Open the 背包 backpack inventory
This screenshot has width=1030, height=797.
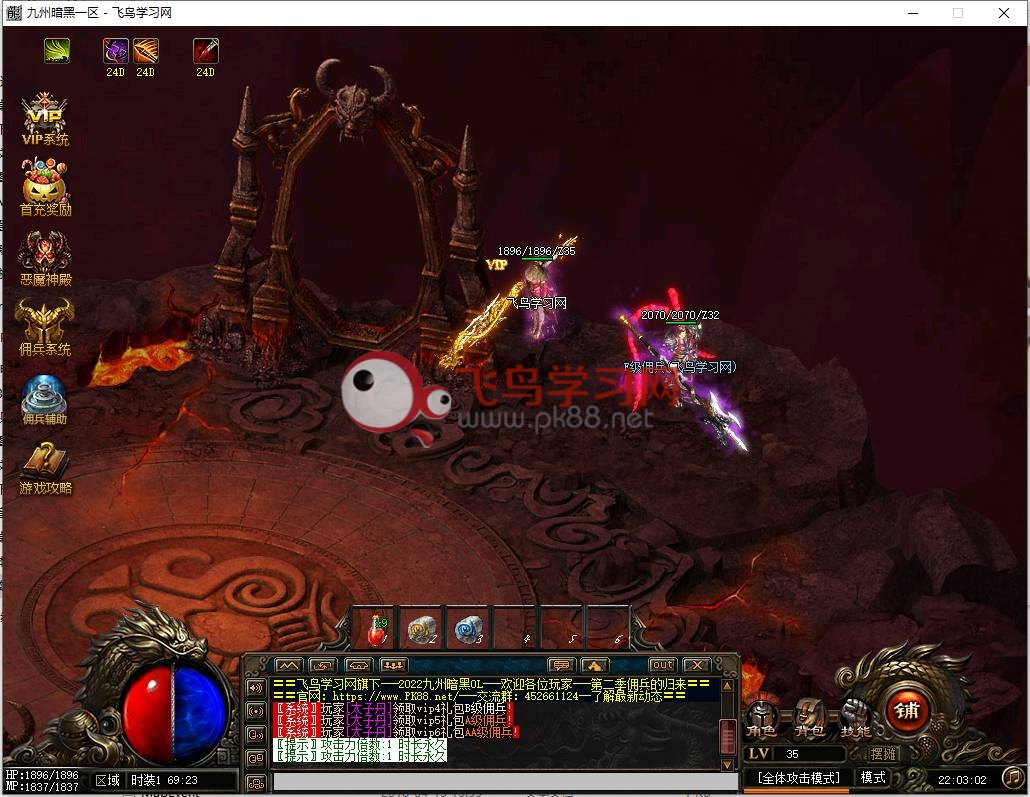[x=810, y=717]
